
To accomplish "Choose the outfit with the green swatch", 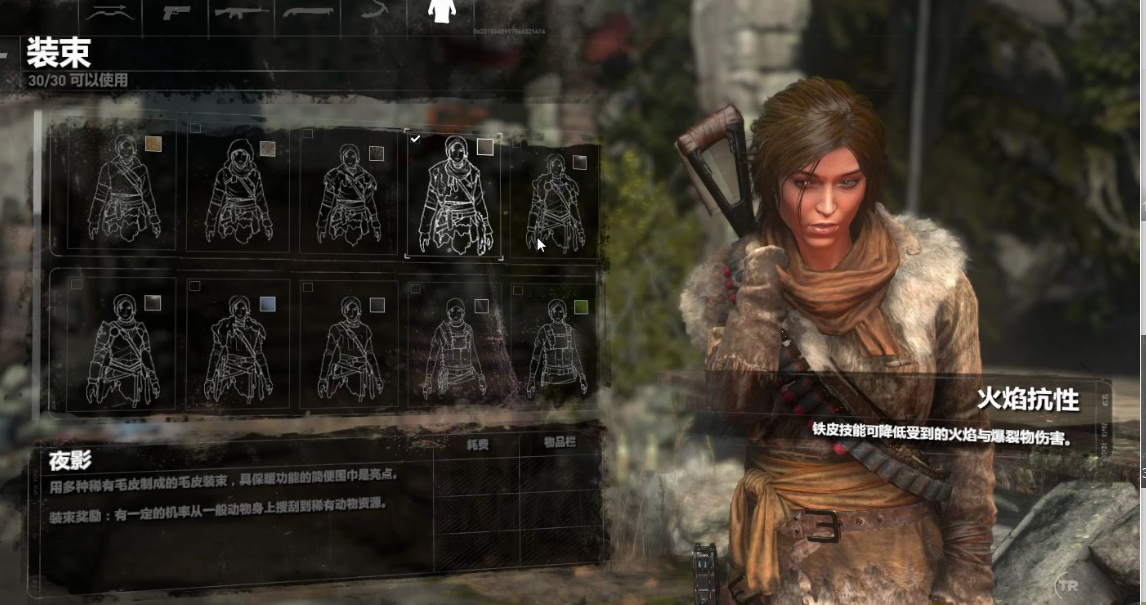I will 556,345.
